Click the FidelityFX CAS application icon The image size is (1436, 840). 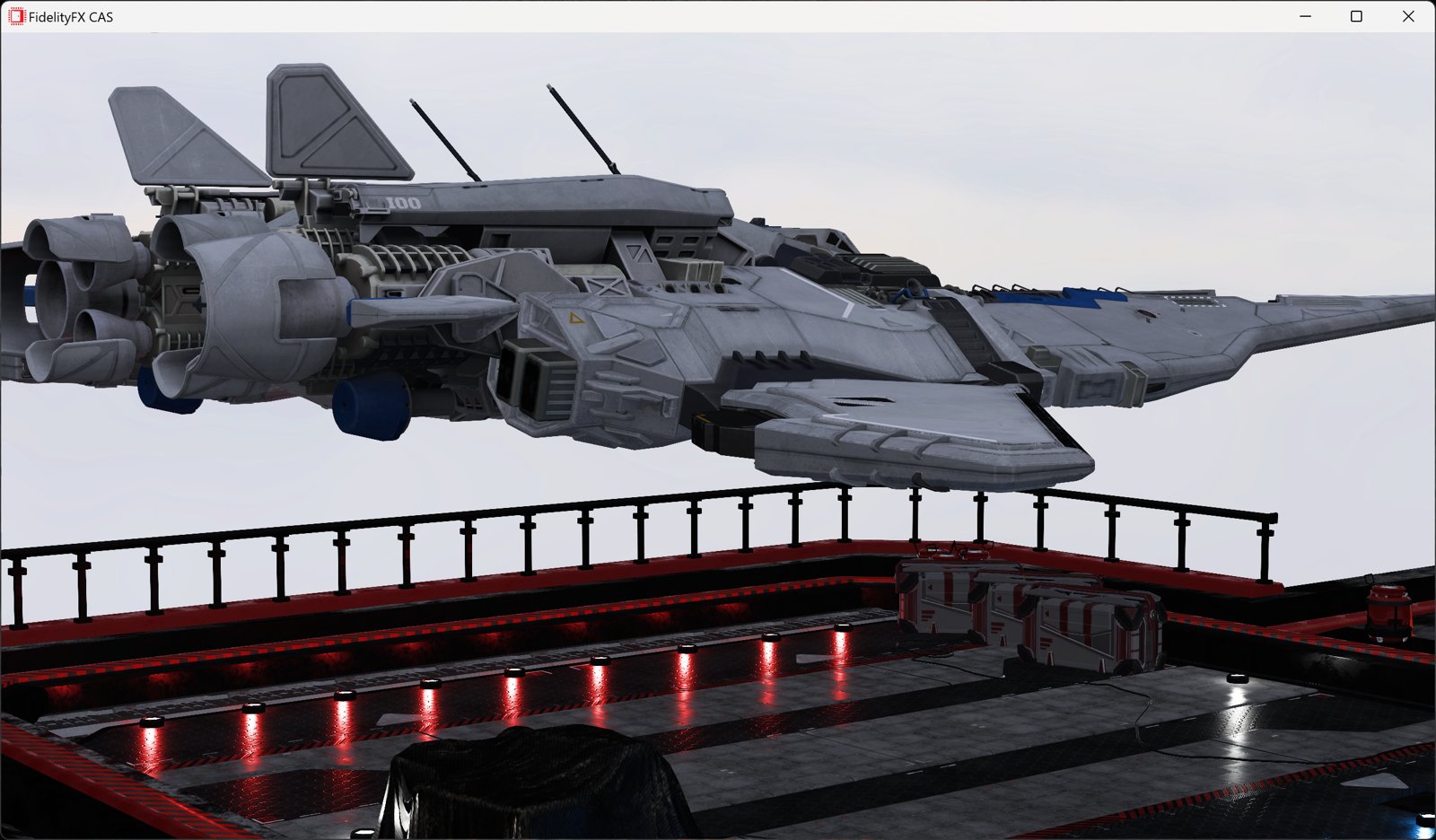click(x=18, y=16)
